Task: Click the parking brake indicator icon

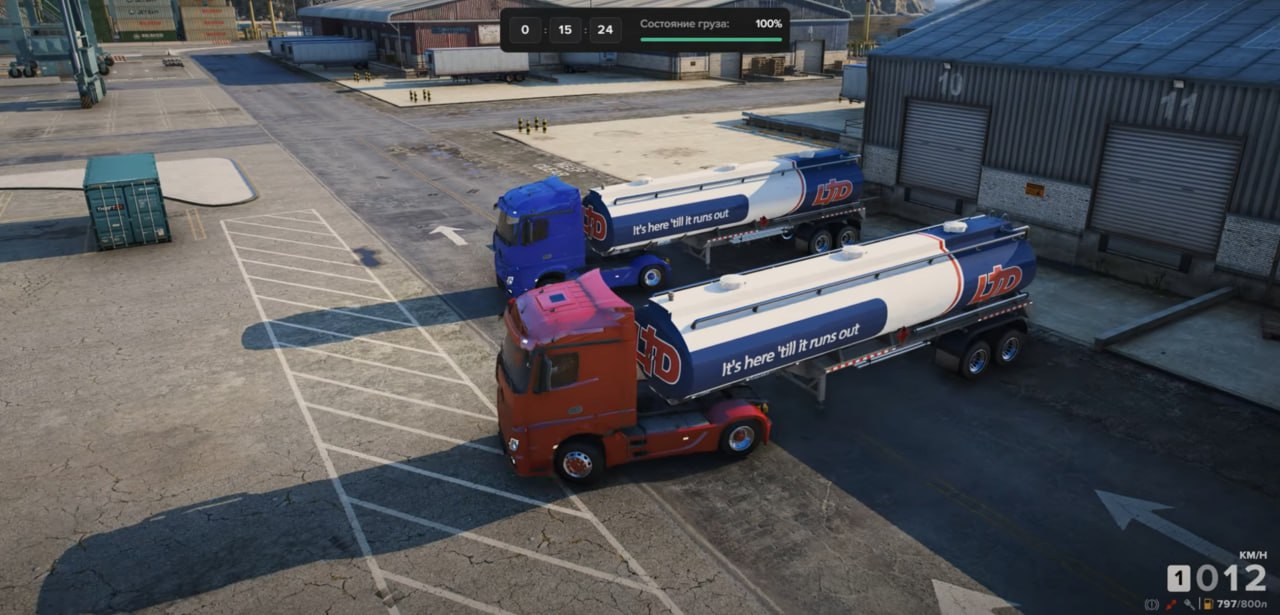Action: click(1151, 604)
